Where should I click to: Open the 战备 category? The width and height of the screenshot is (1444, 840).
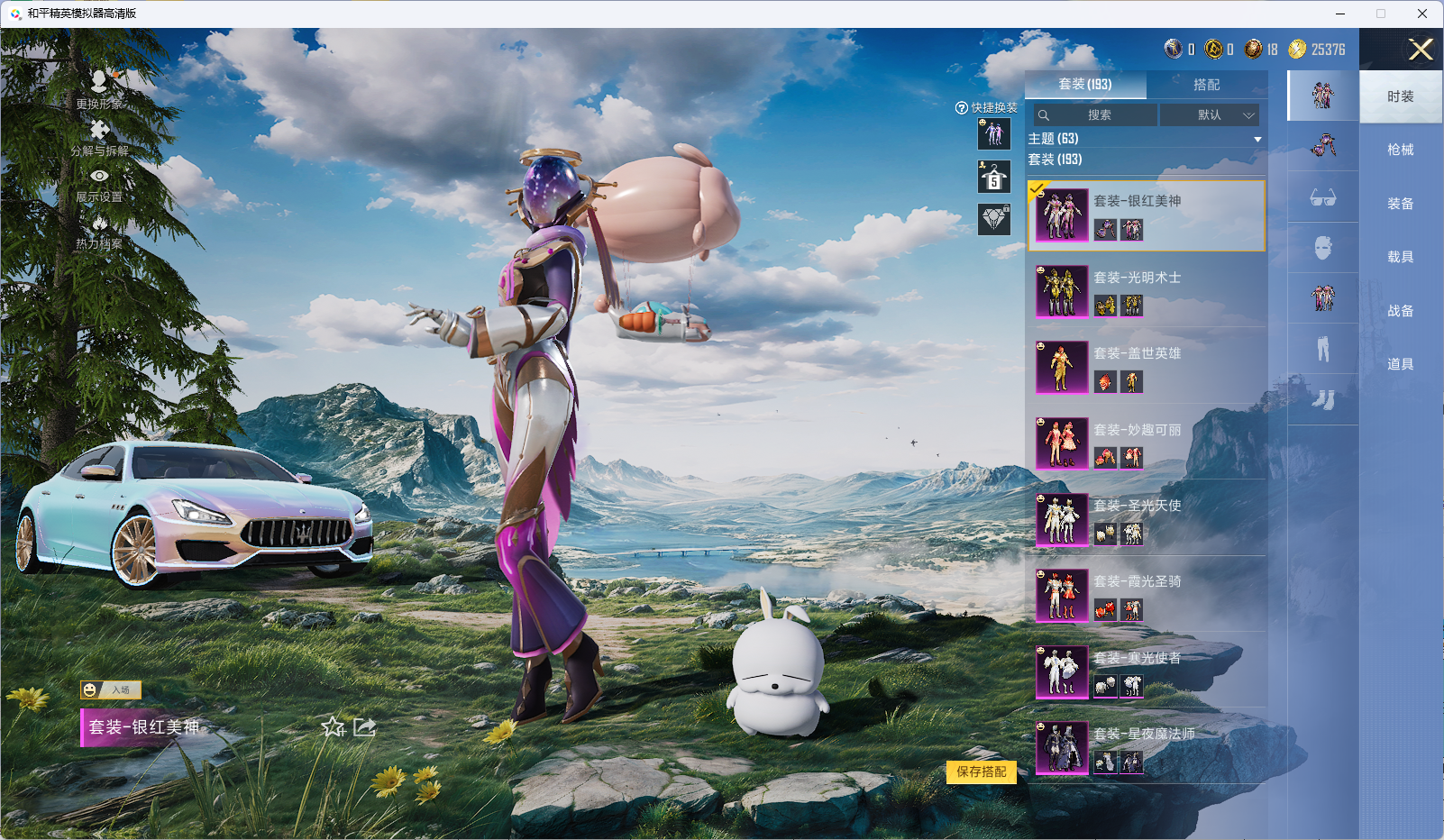1400,311
